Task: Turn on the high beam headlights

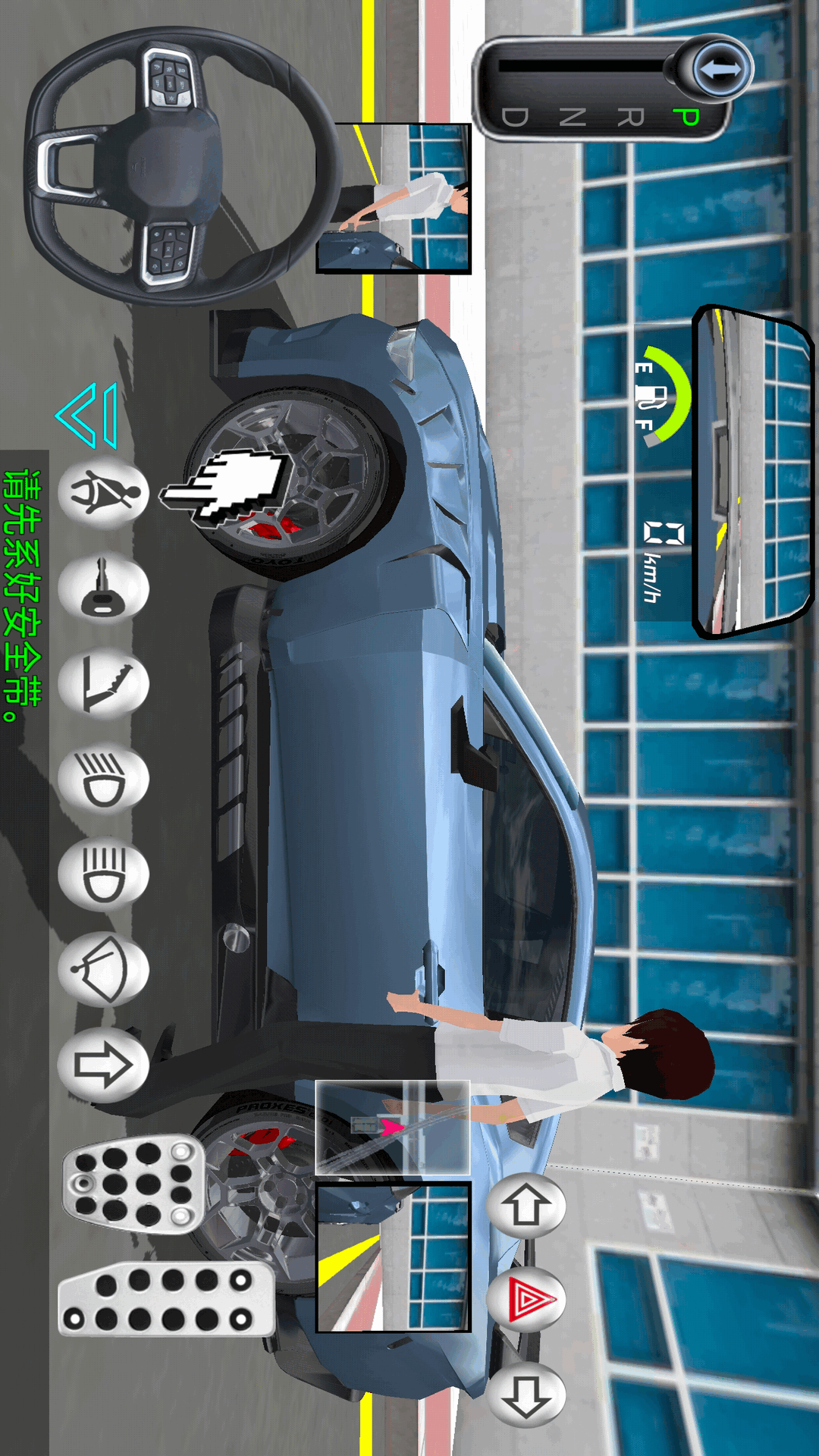Action: tap(103, 875)
